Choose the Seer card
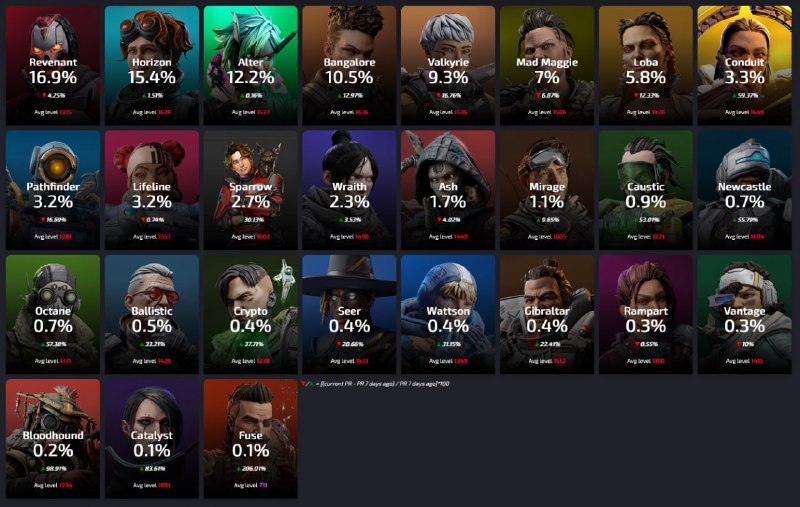This screenshot has height=507, width=800. coord(350,314)
